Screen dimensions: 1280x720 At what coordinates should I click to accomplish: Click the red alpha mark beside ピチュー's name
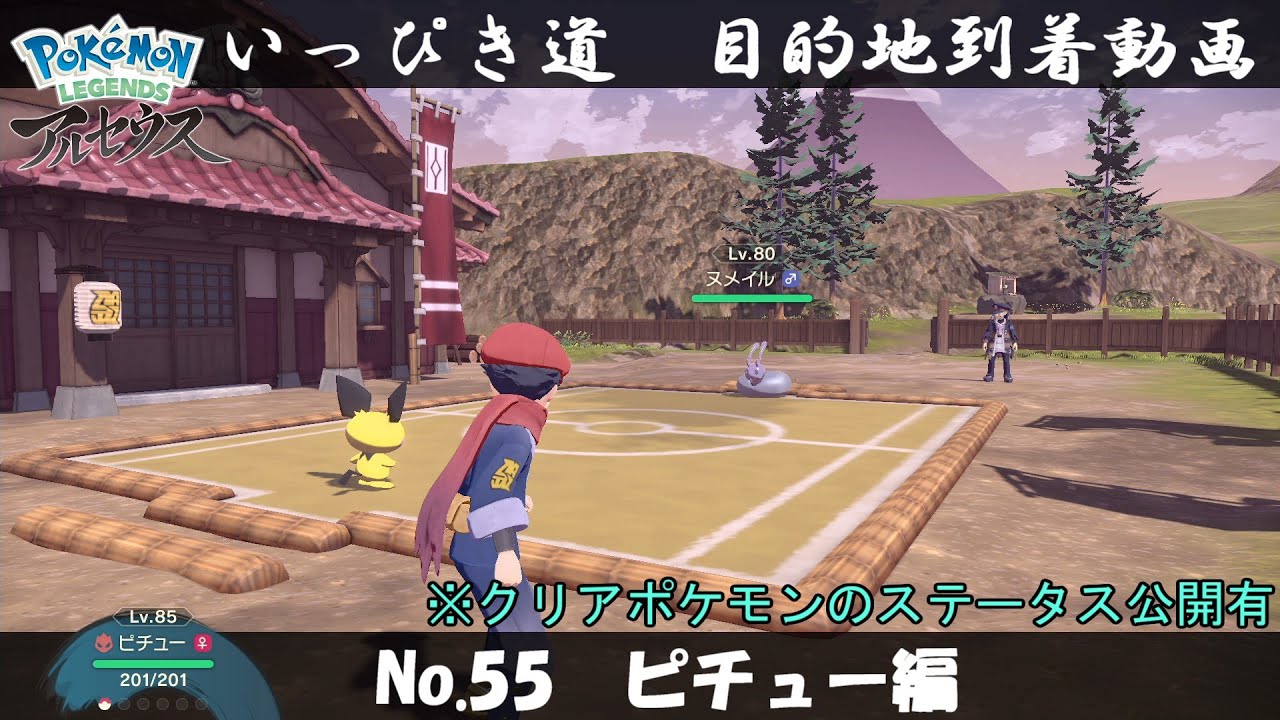104,642
